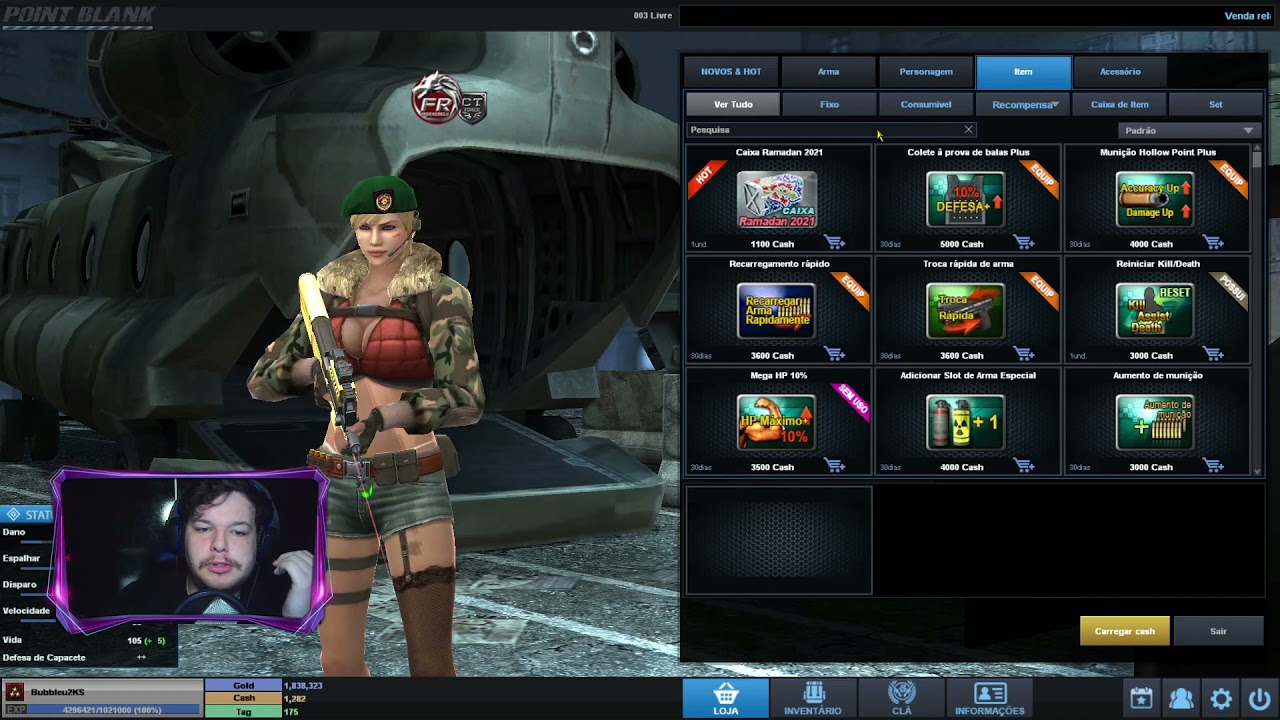
Task: Exit the shop with Sair
Action: tap(1218, 631)
